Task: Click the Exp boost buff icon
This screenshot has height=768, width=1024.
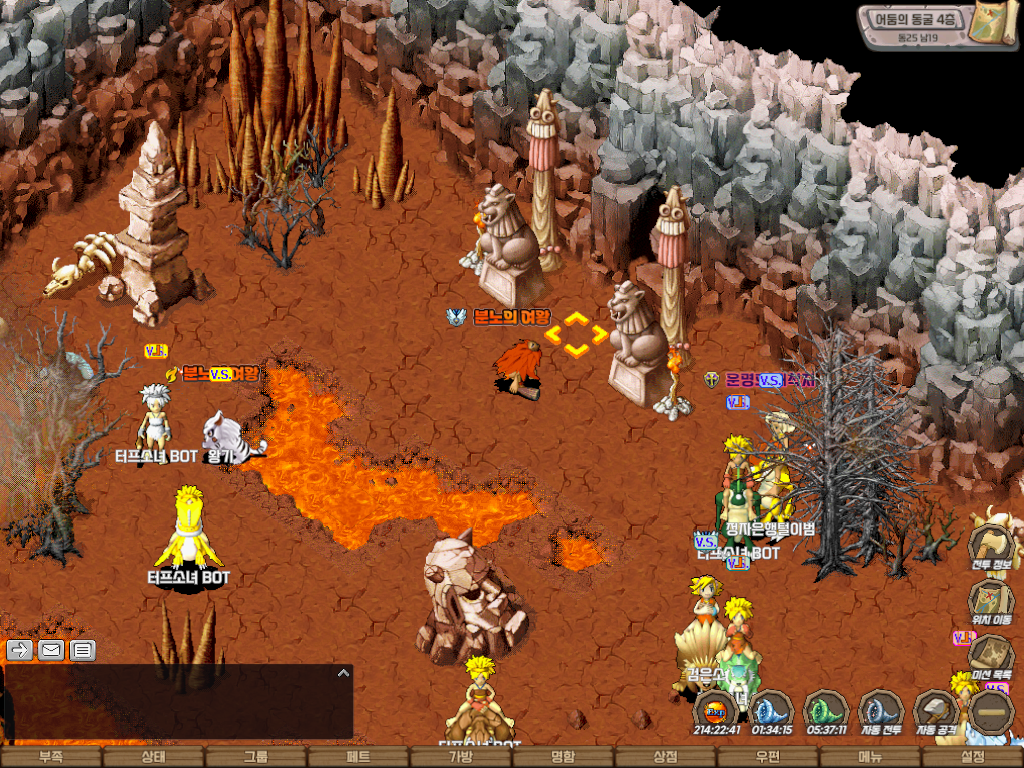Action: pyautogui.click(x=716, y=711)
